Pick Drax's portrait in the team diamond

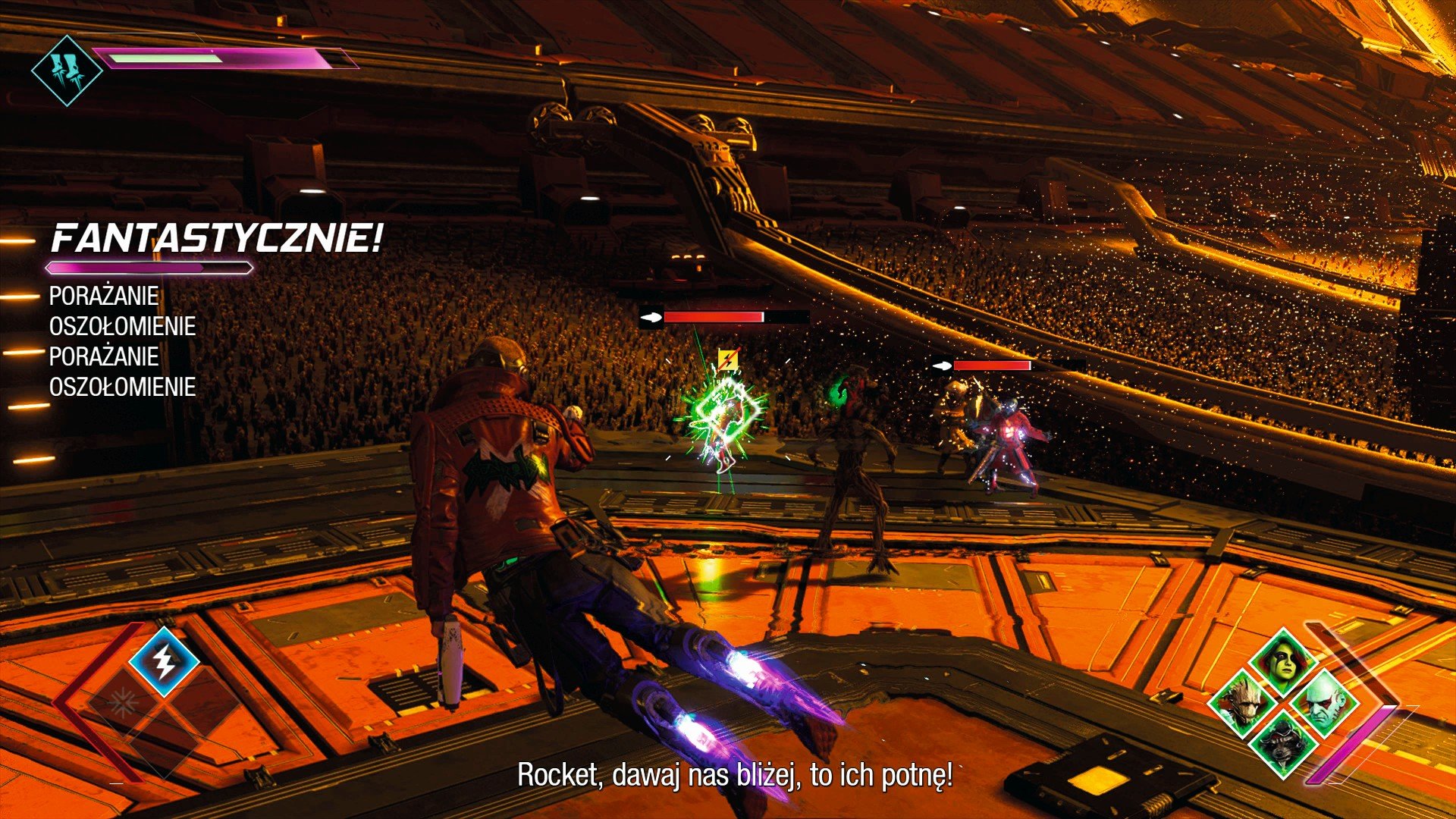coord(1324,703)
